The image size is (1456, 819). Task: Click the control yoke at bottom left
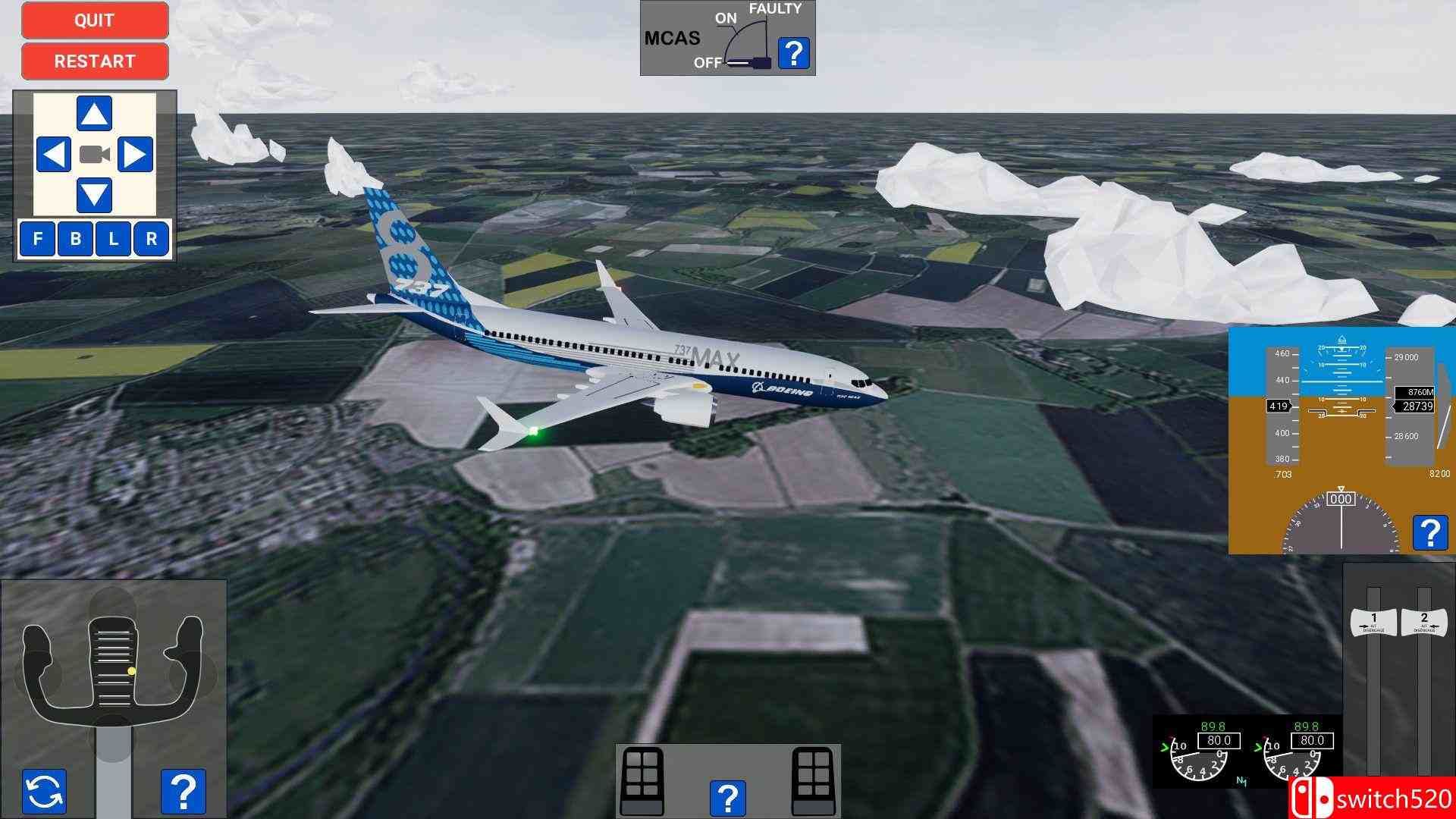(x=112, y=667)
